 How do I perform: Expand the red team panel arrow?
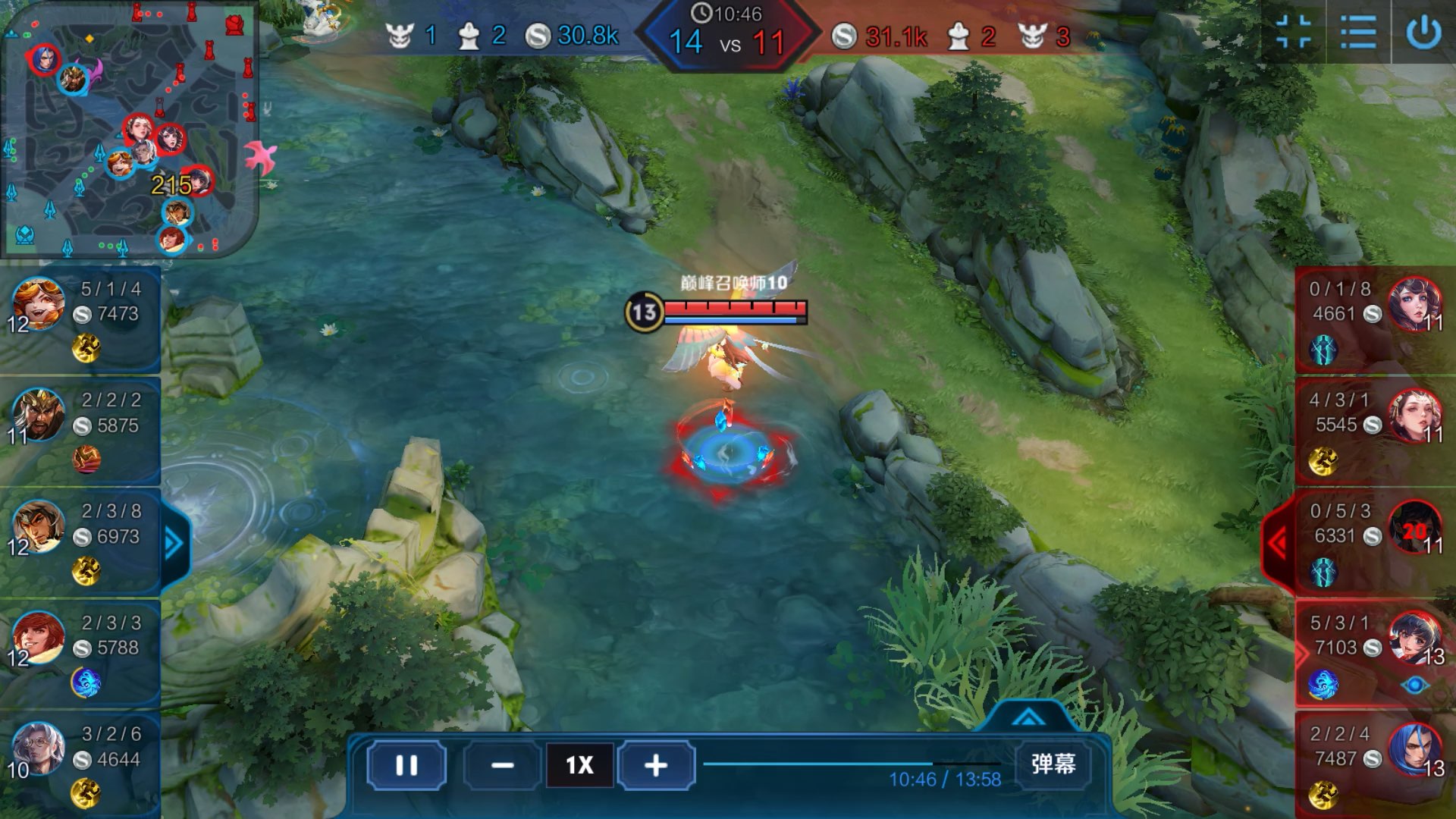point(1279,543)
